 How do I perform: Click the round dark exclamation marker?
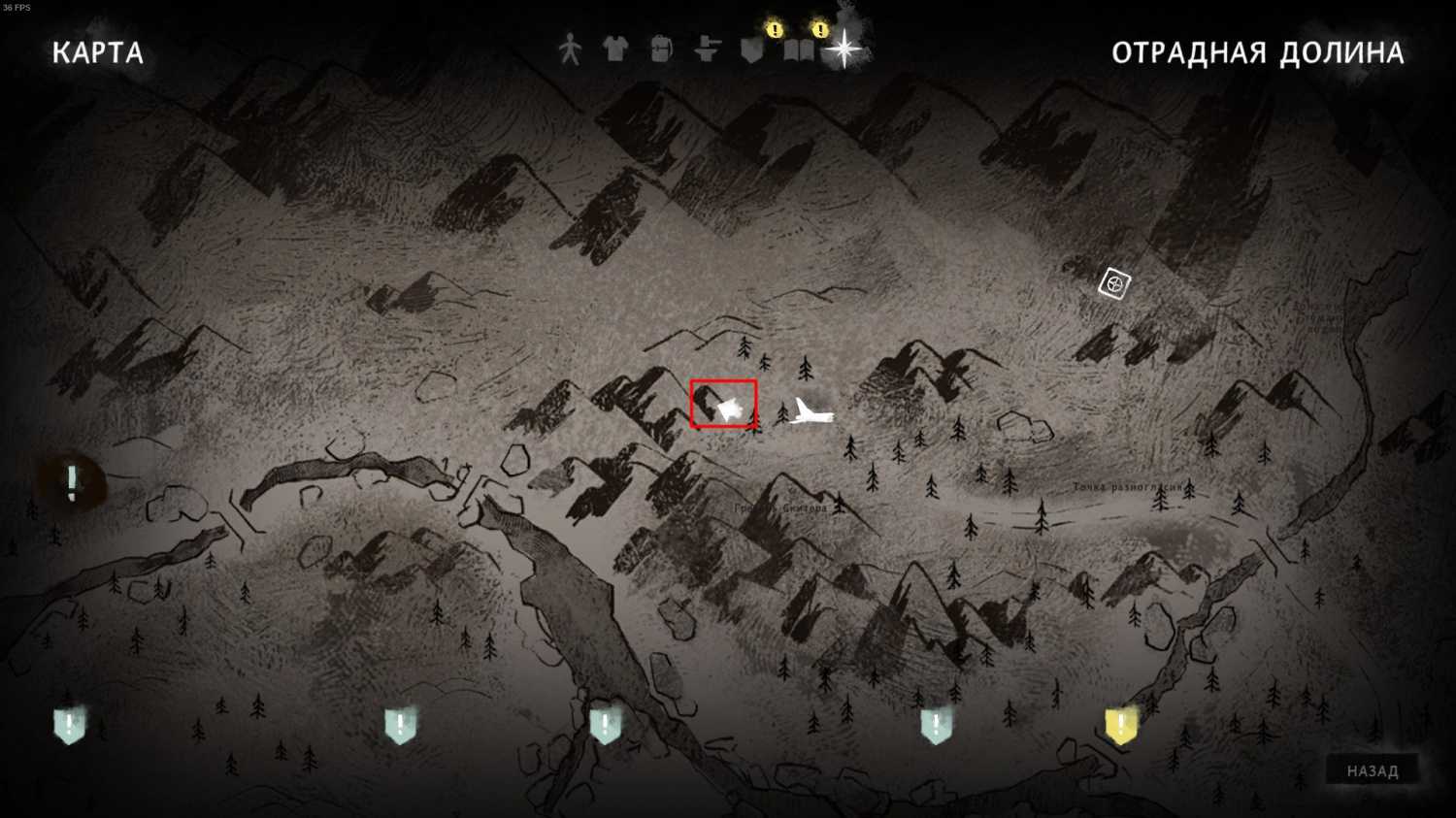pyautogui.click(x=72, y=482)
